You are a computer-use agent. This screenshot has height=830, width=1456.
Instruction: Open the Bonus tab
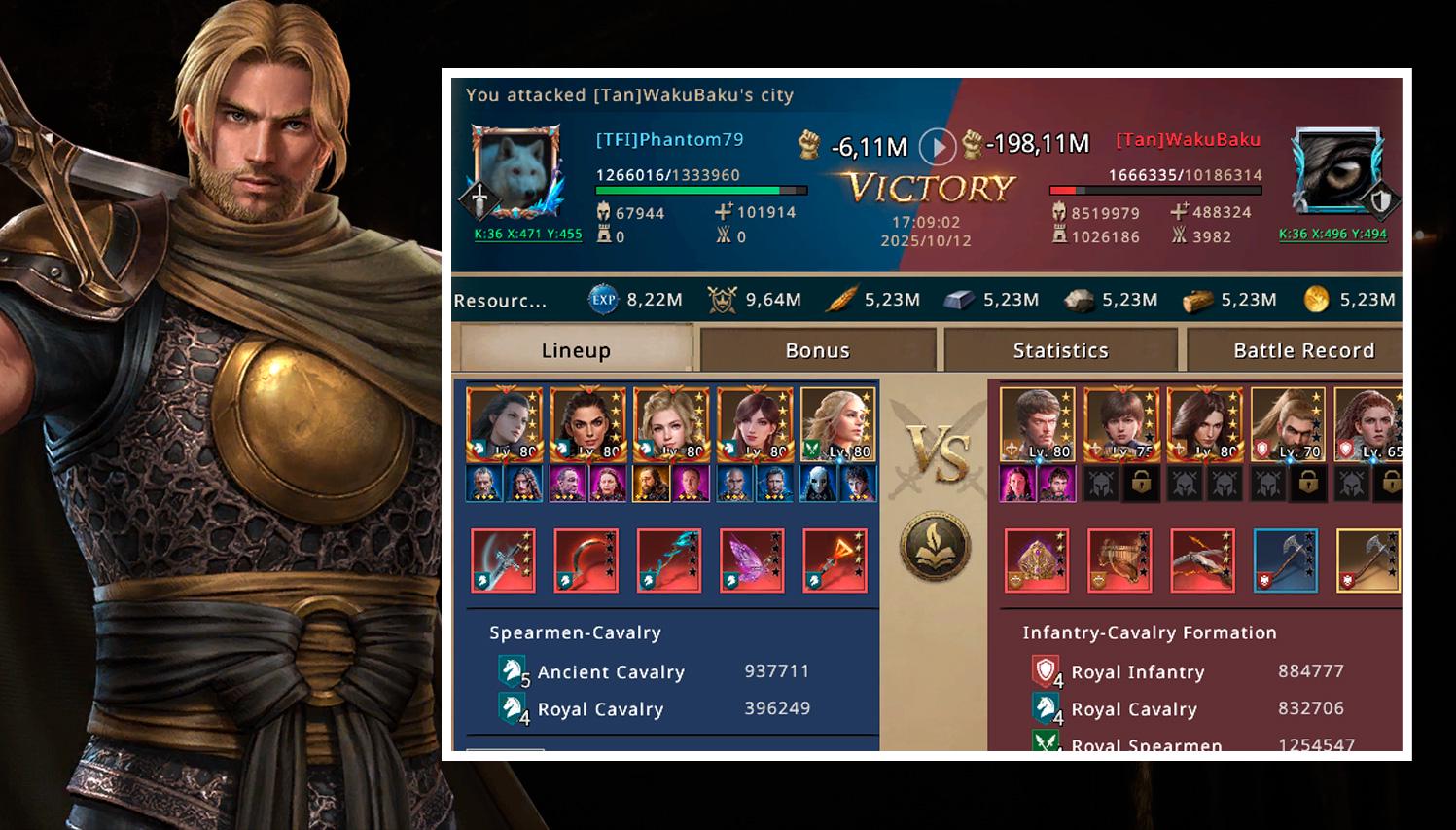point(817,349)
